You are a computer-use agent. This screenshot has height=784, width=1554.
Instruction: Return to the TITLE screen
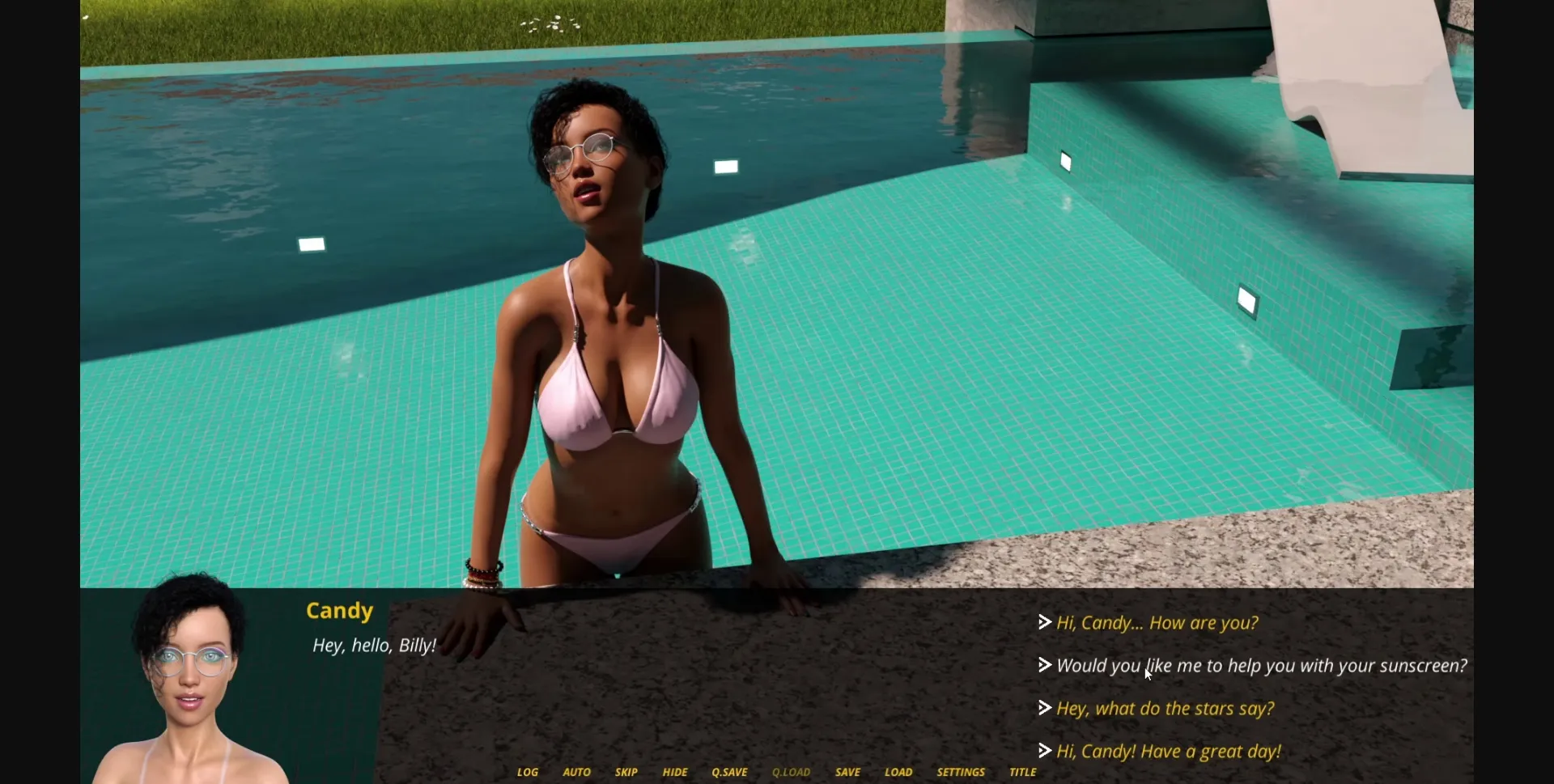(x=1021, y=772)
